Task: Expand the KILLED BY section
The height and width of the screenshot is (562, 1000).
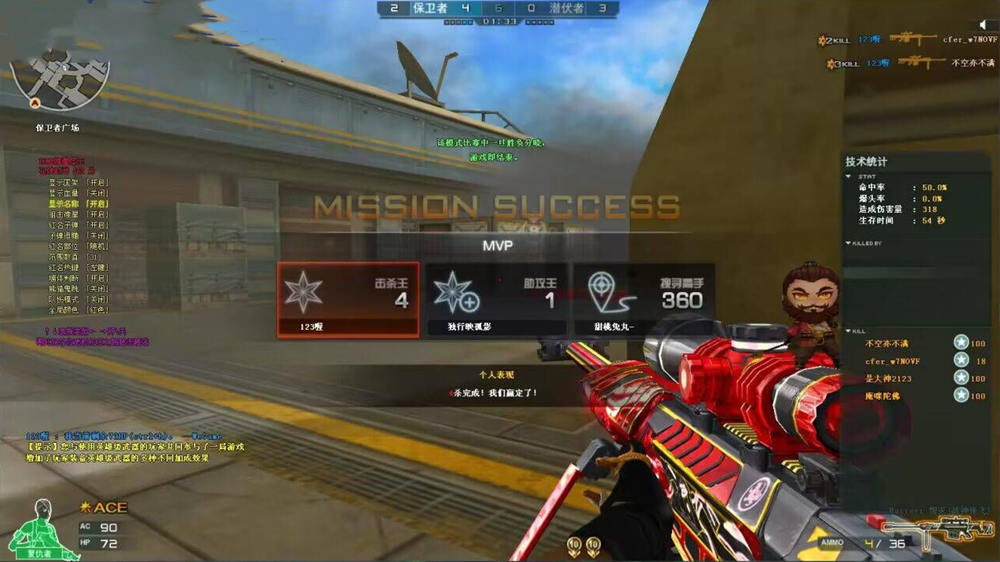Action: 848,243
